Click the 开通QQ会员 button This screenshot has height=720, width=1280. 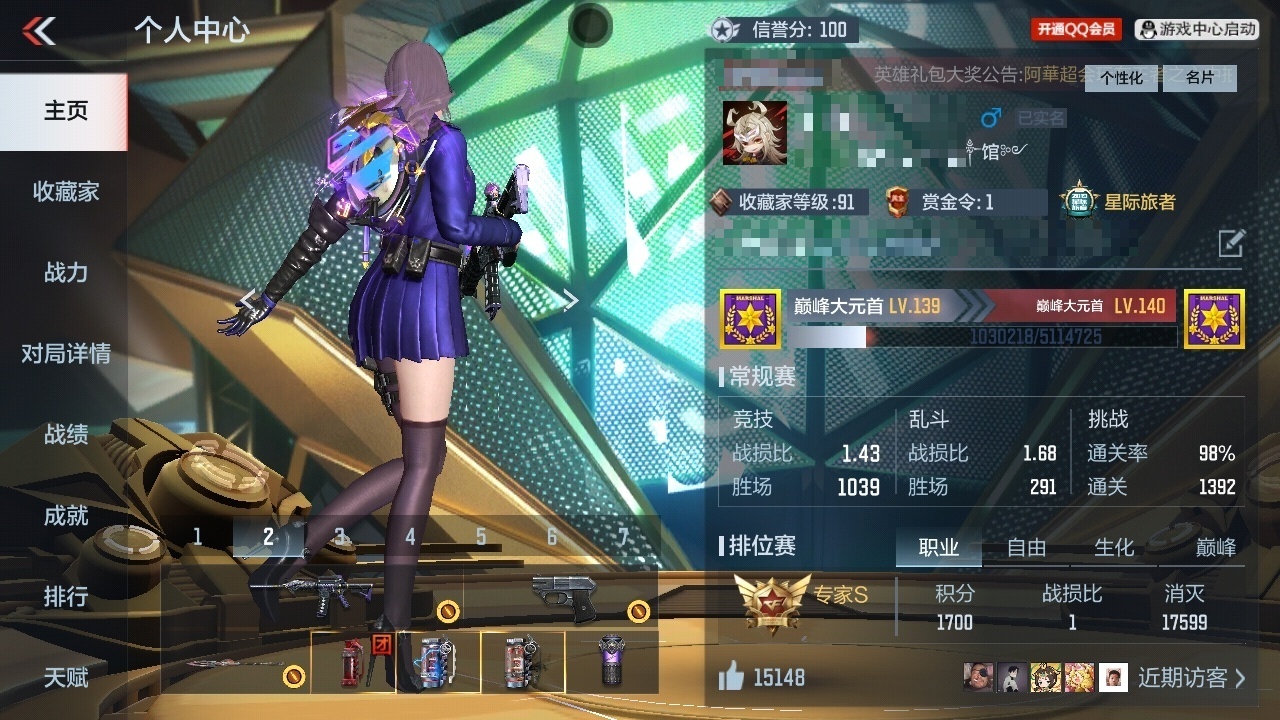pyautogui.click(x=1076, y=29)
